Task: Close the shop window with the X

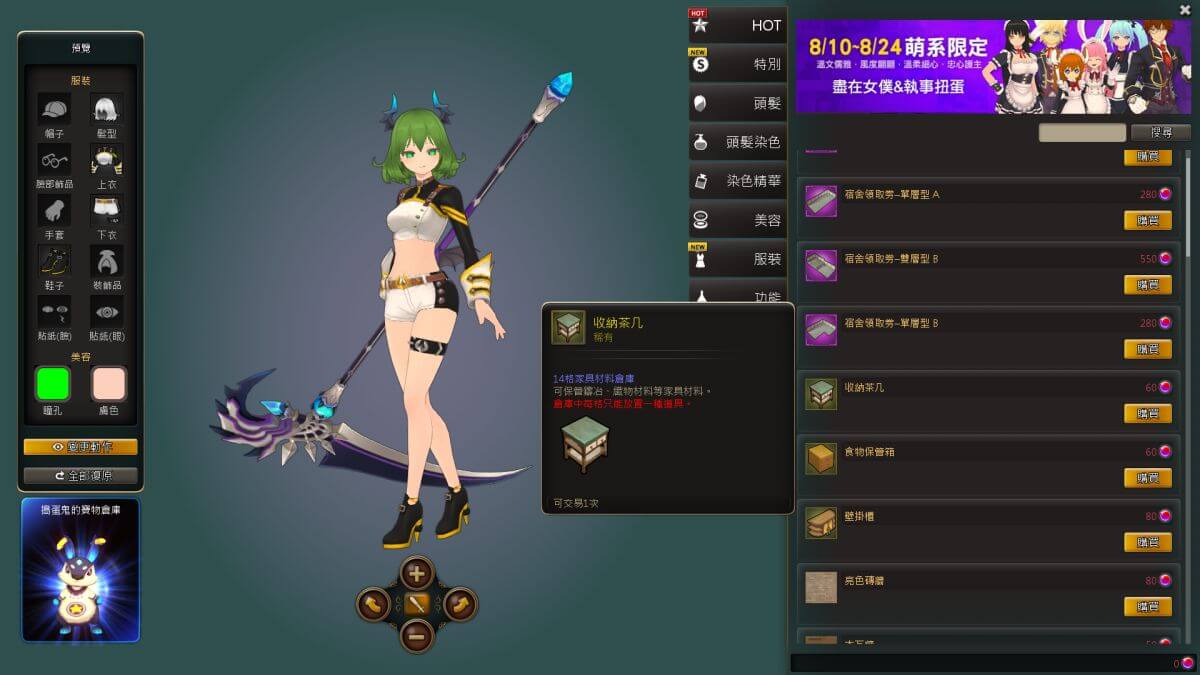Action: tap(1185, 10)
